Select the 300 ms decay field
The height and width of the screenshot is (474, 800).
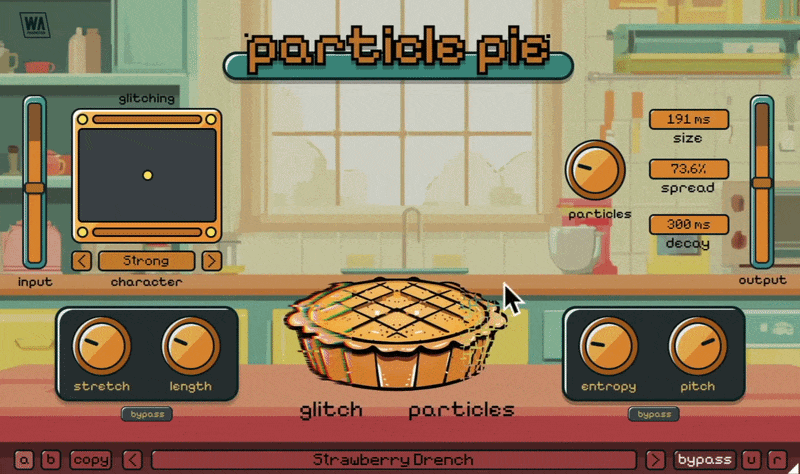coord(688,225)
